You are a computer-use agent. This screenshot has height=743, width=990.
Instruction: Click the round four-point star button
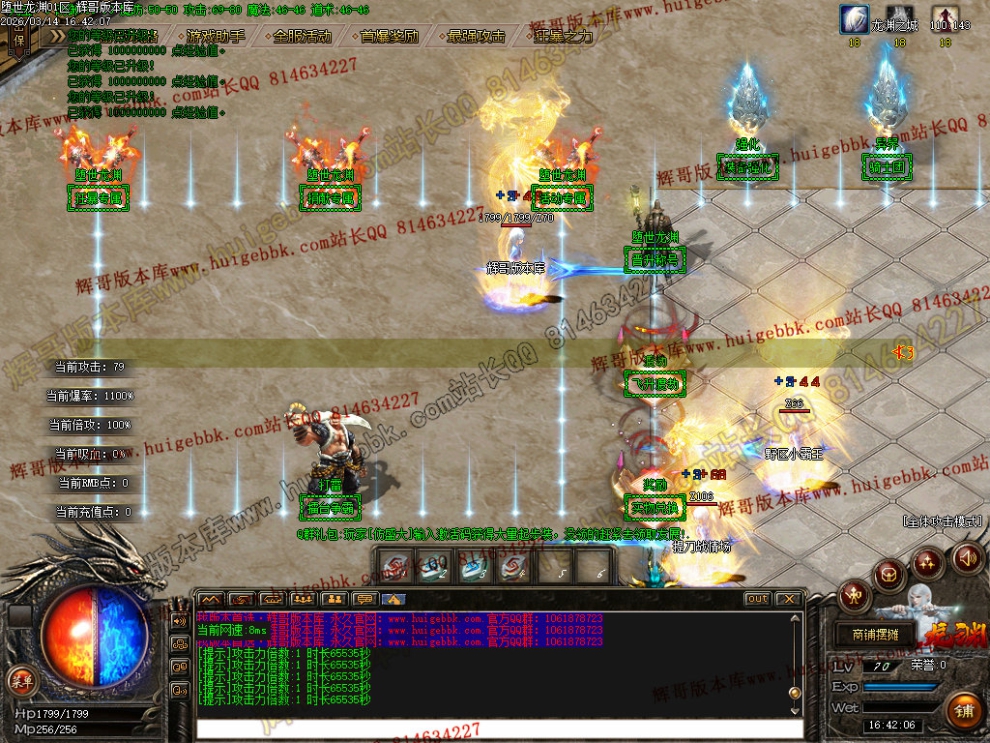[x=928, y=563]
